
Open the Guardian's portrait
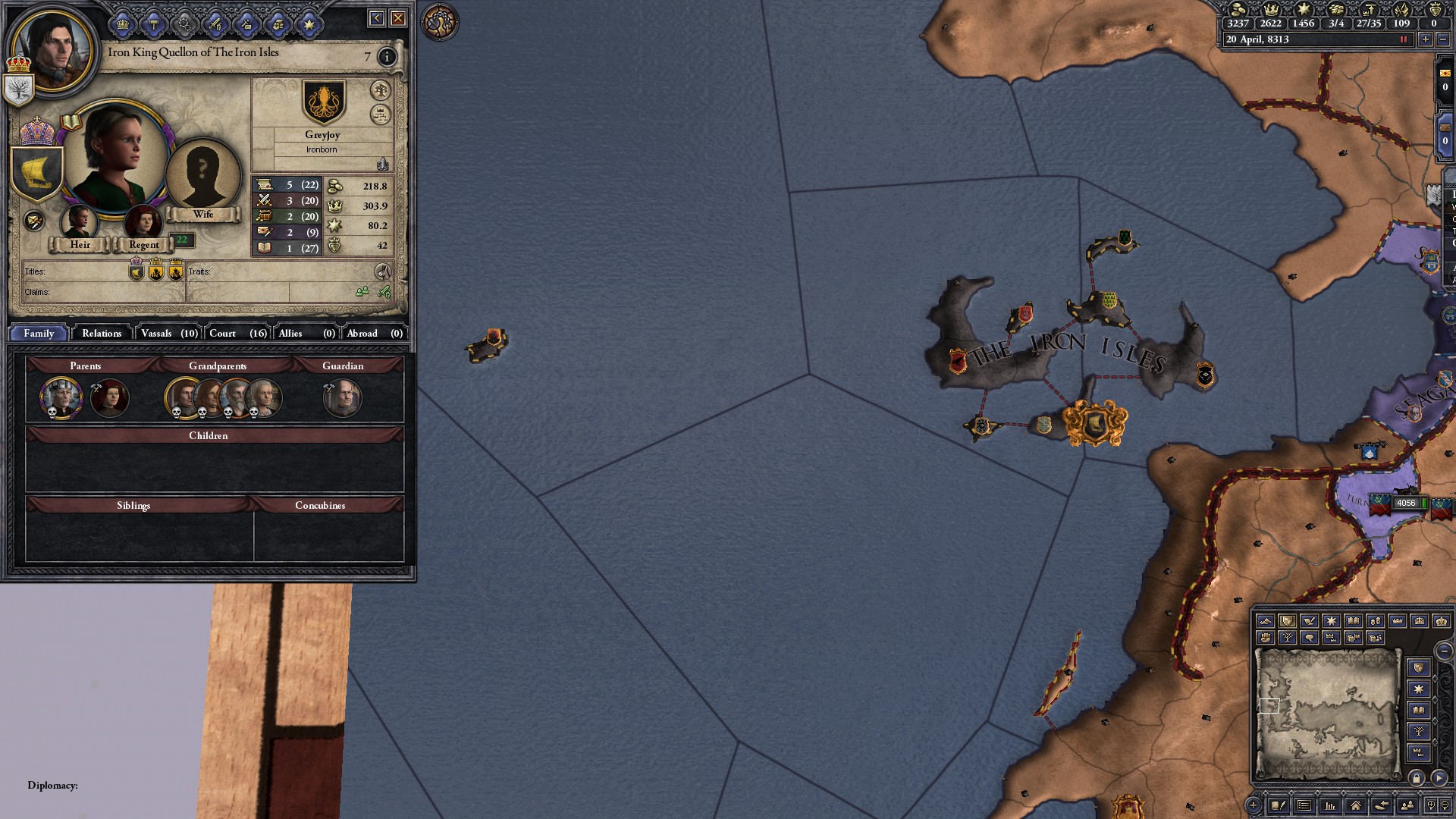click(342, 398)
